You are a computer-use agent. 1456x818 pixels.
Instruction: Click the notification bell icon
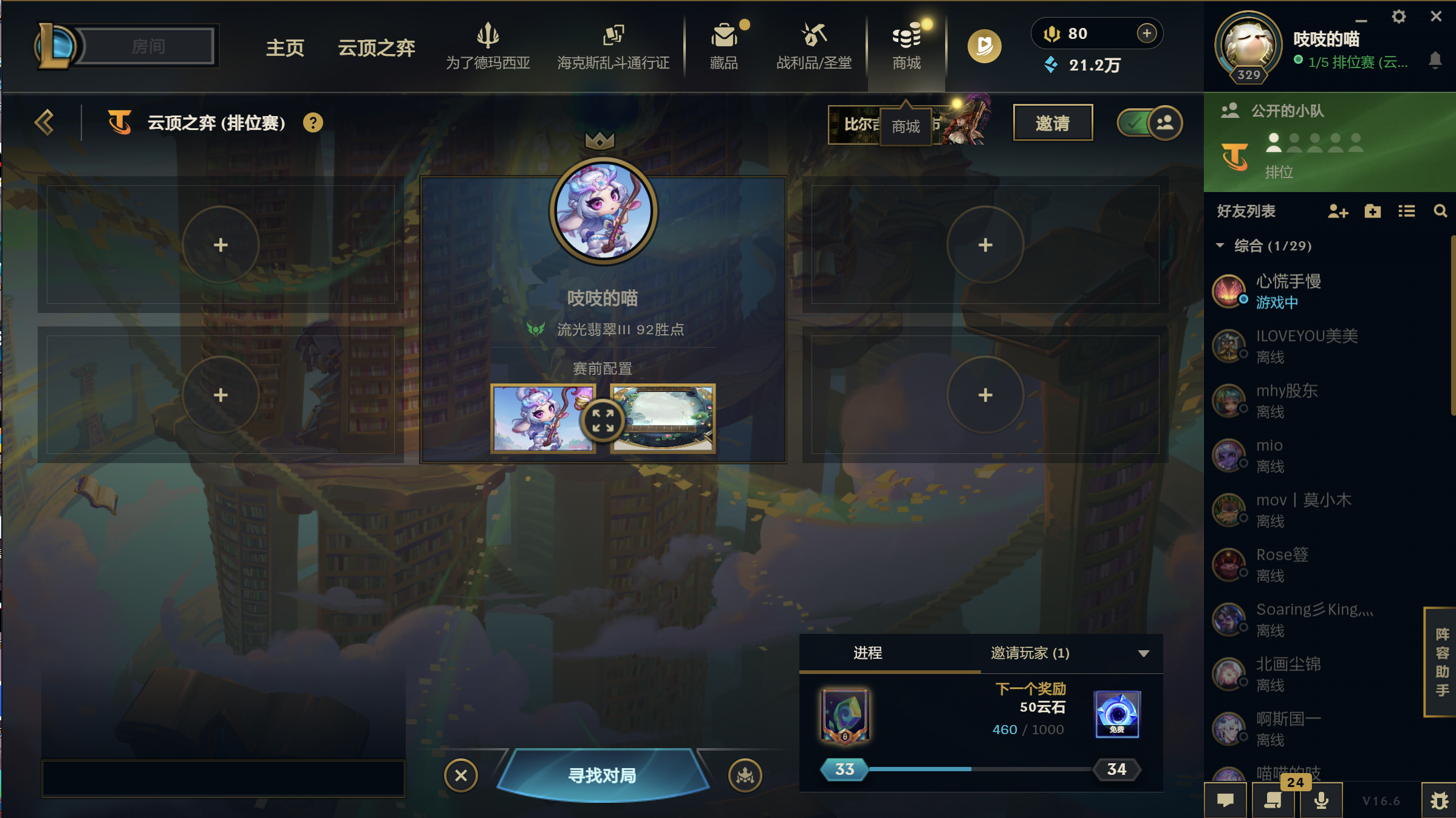tap(1436, 61)
